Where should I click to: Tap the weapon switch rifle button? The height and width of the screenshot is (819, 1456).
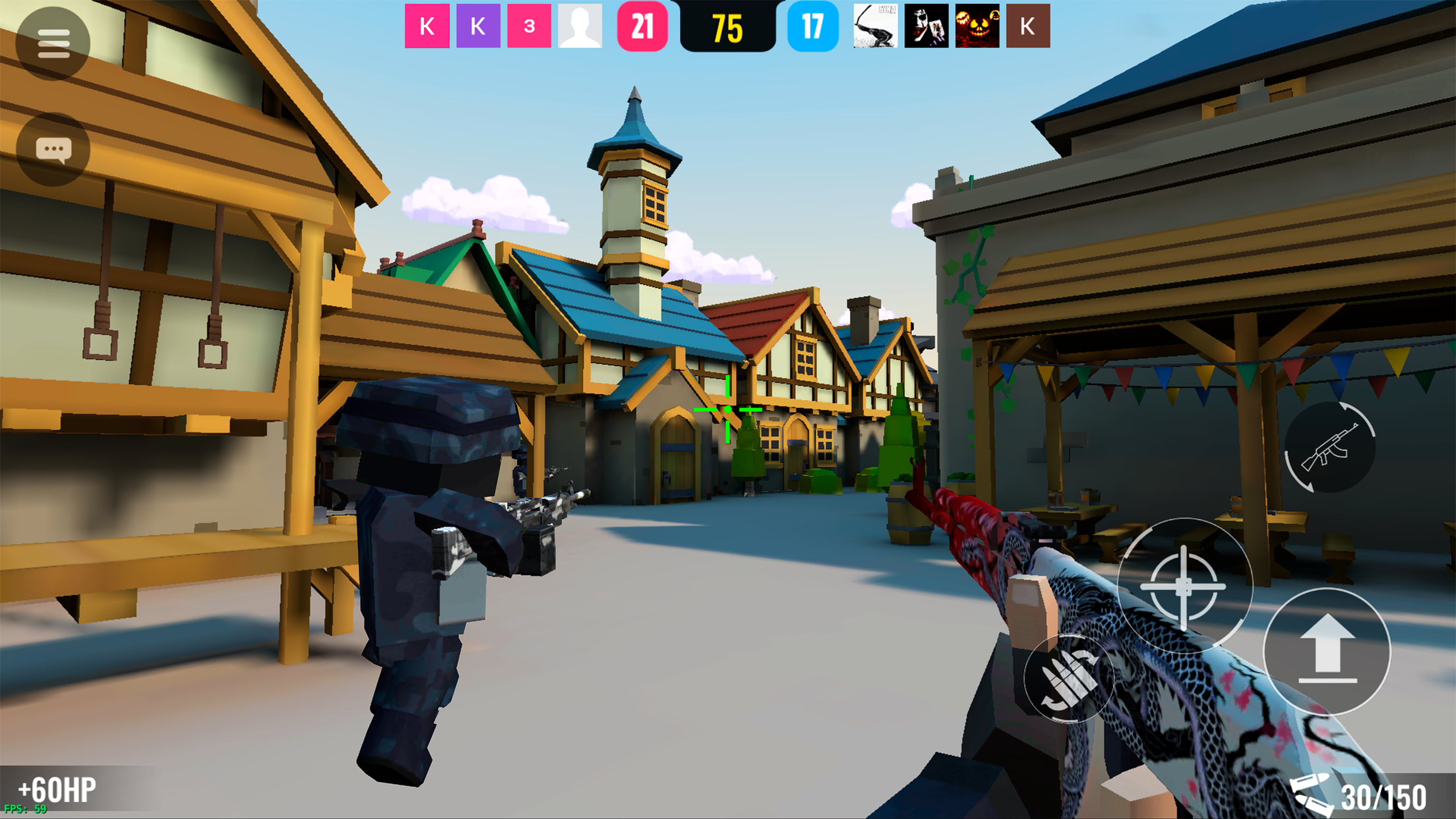coord(1329,448)
